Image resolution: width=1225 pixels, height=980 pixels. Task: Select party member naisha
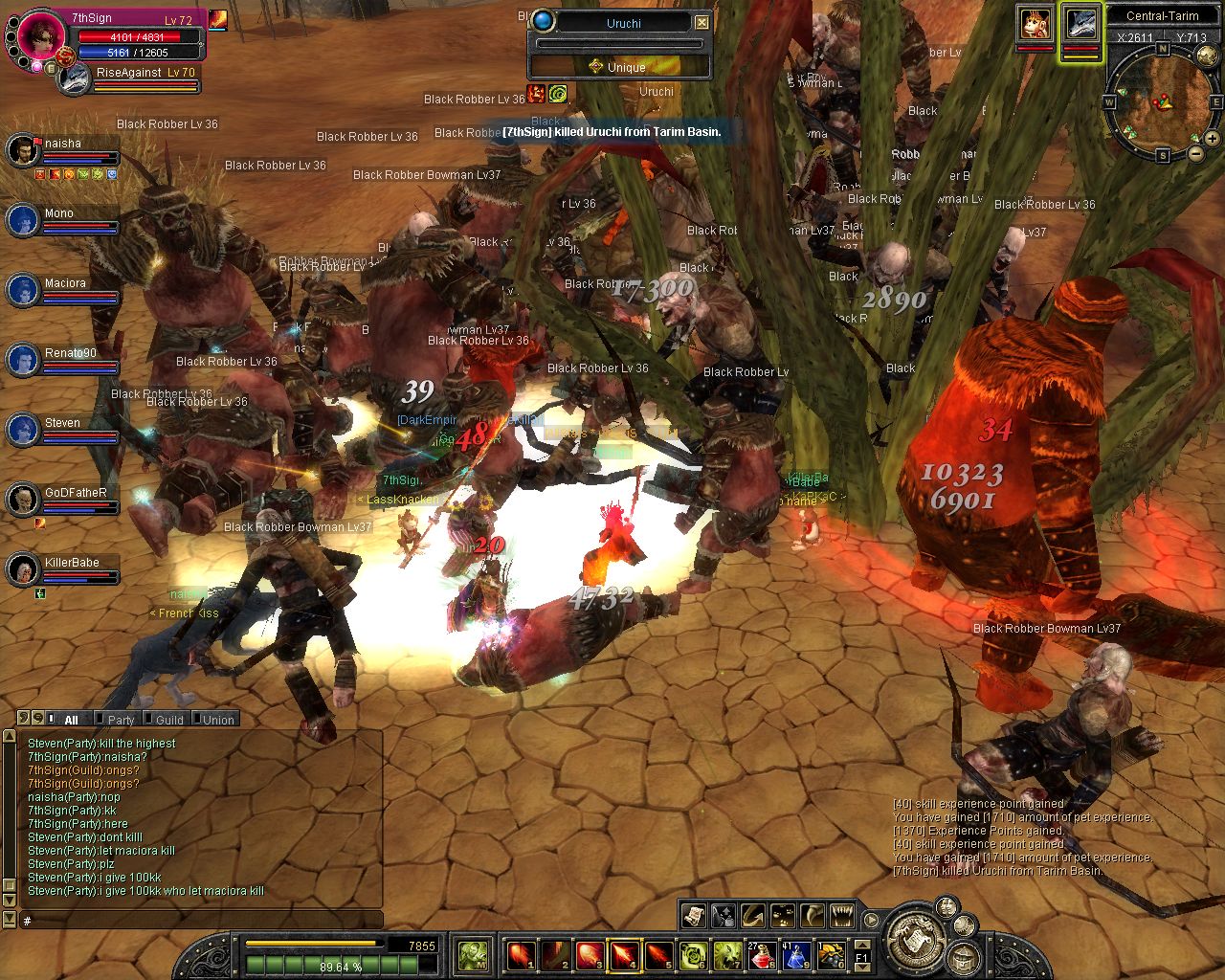point(63,145)
